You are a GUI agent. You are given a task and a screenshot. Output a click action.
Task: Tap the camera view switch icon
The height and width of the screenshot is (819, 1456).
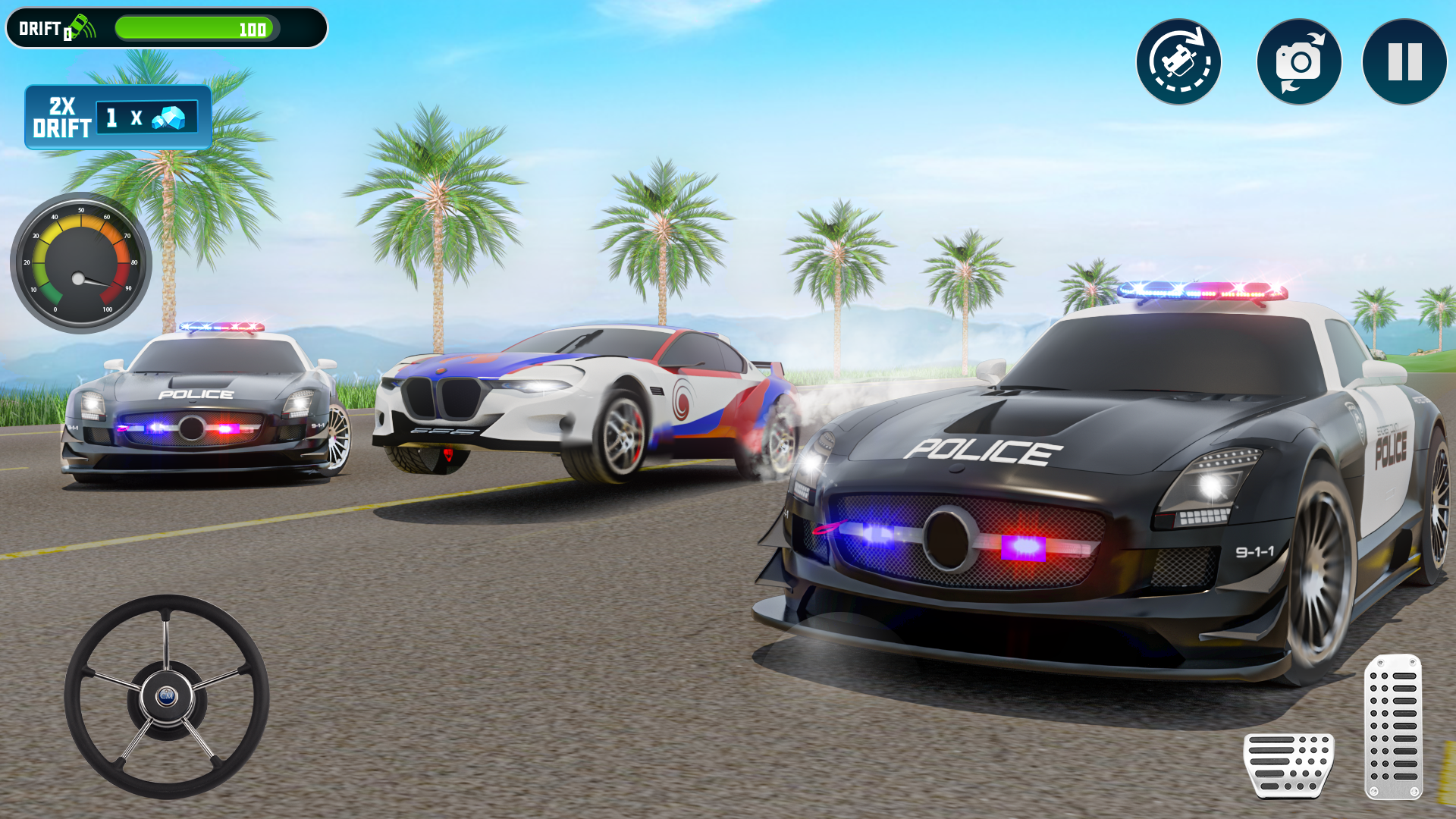pyautogui.click(x=1298, y=61)
